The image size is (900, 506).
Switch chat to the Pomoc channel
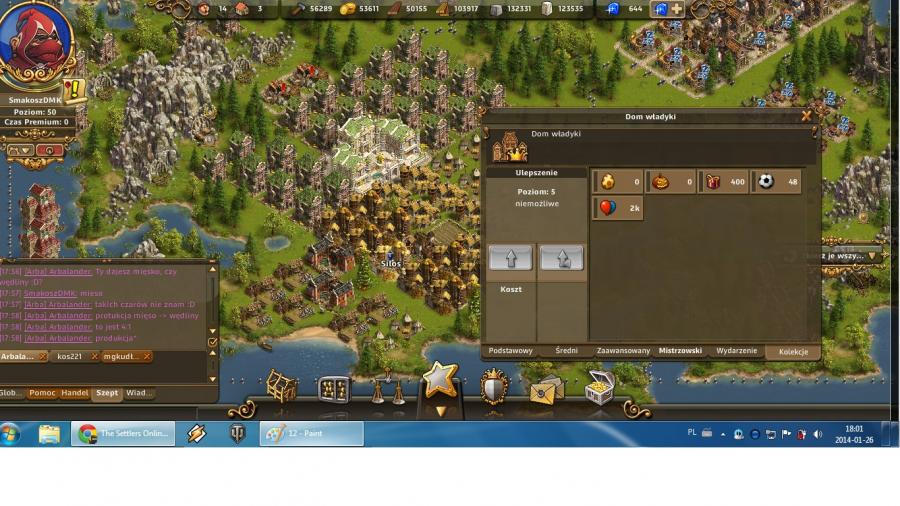42,393
